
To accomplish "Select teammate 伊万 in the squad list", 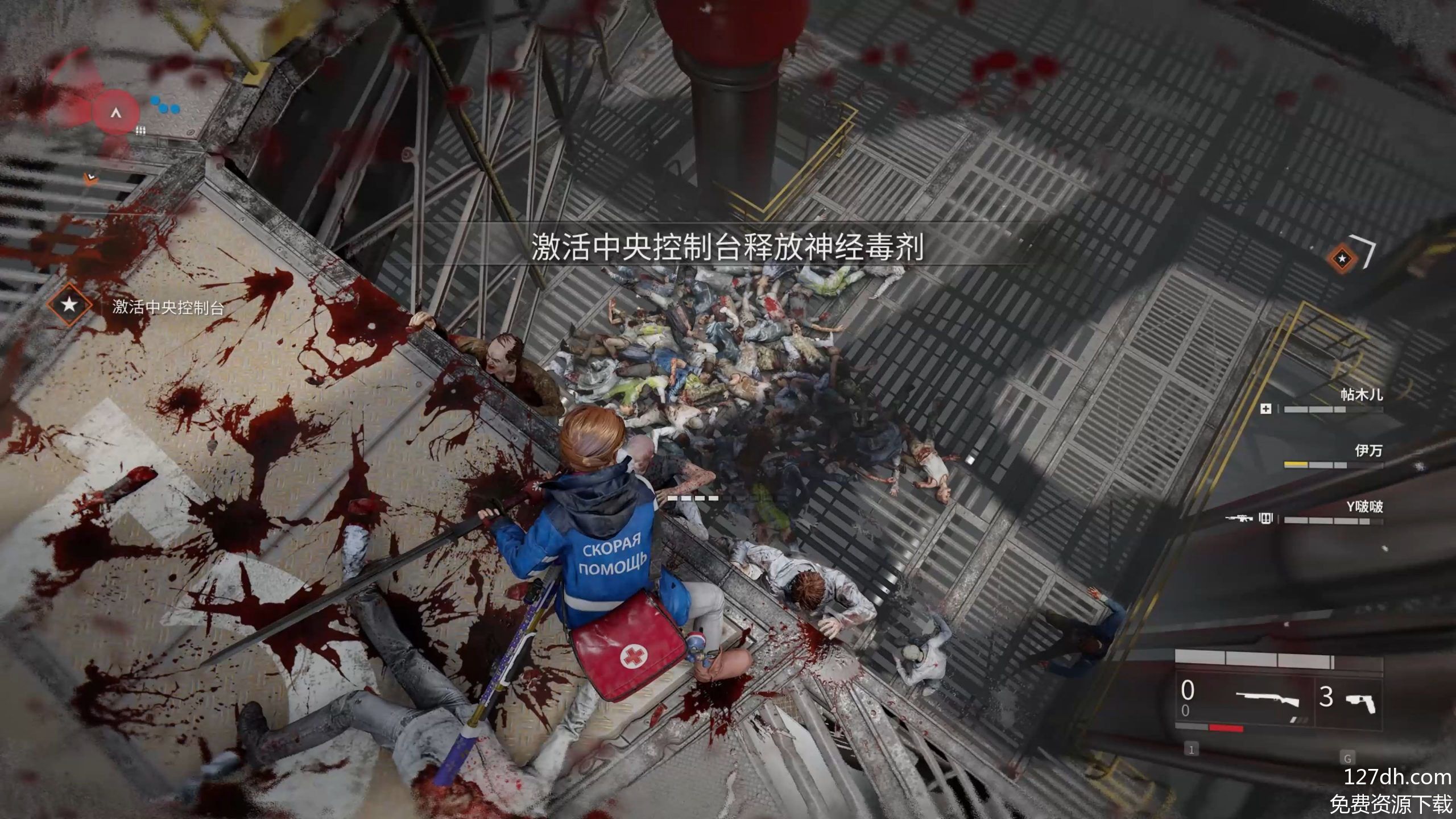I will click(x=1368, y=451).
